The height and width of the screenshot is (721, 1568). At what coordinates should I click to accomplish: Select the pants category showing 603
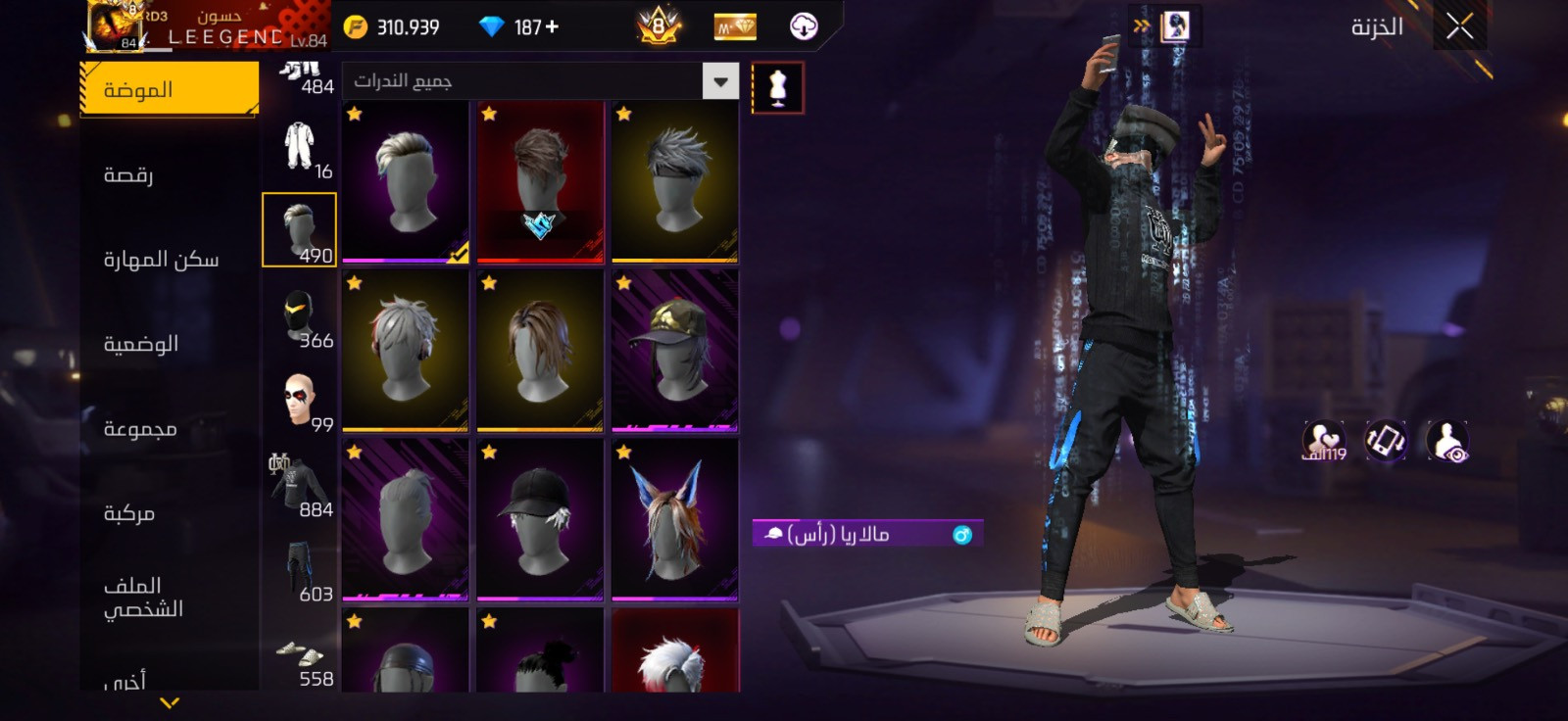299,570
